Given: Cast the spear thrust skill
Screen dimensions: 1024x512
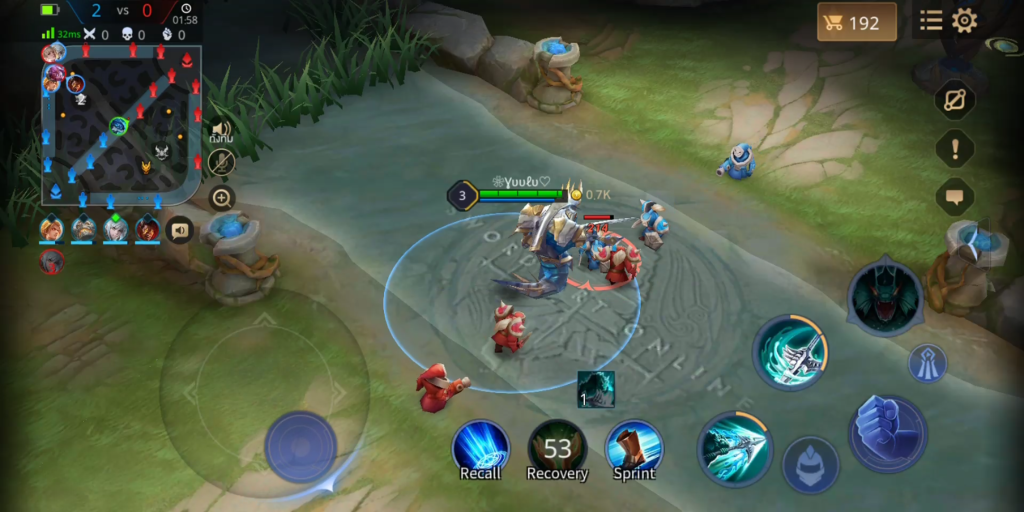Looking at the screenshot, I should [x=733, y=445].
